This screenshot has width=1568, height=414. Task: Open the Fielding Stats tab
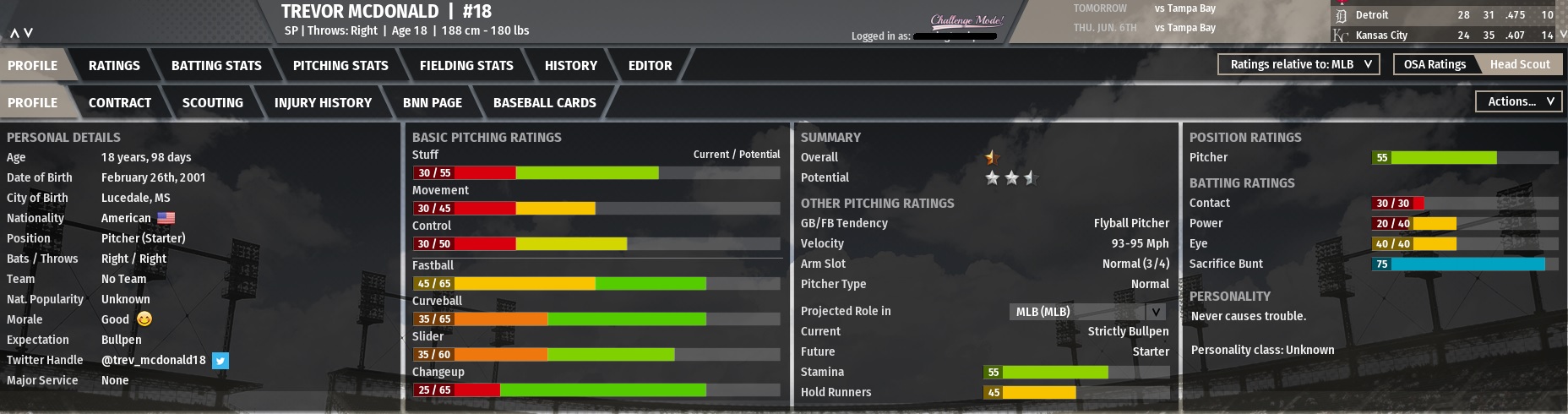tap(466, 66)
